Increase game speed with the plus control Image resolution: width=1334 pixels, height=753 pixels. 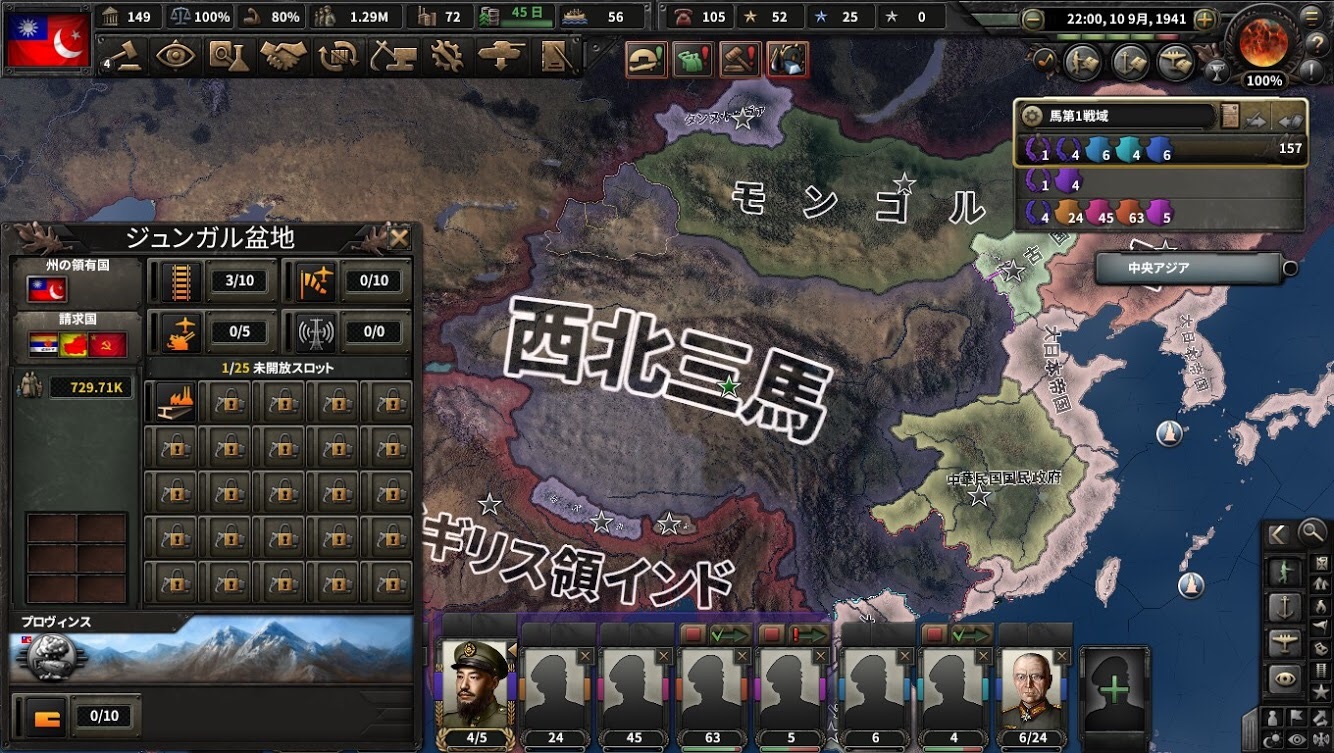[x=1203, y=18]
